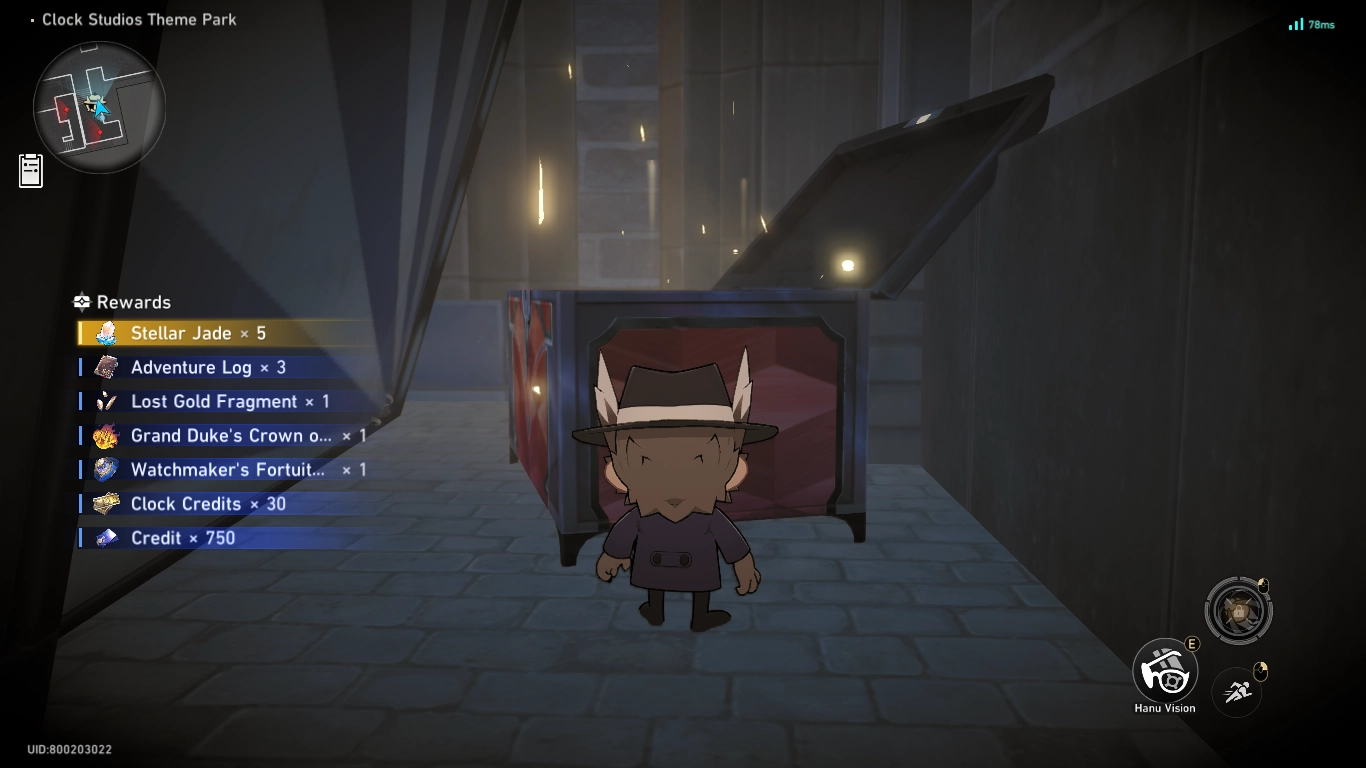Click the UID:800203022 text
1366x768 pixels.
coord(68,748)
